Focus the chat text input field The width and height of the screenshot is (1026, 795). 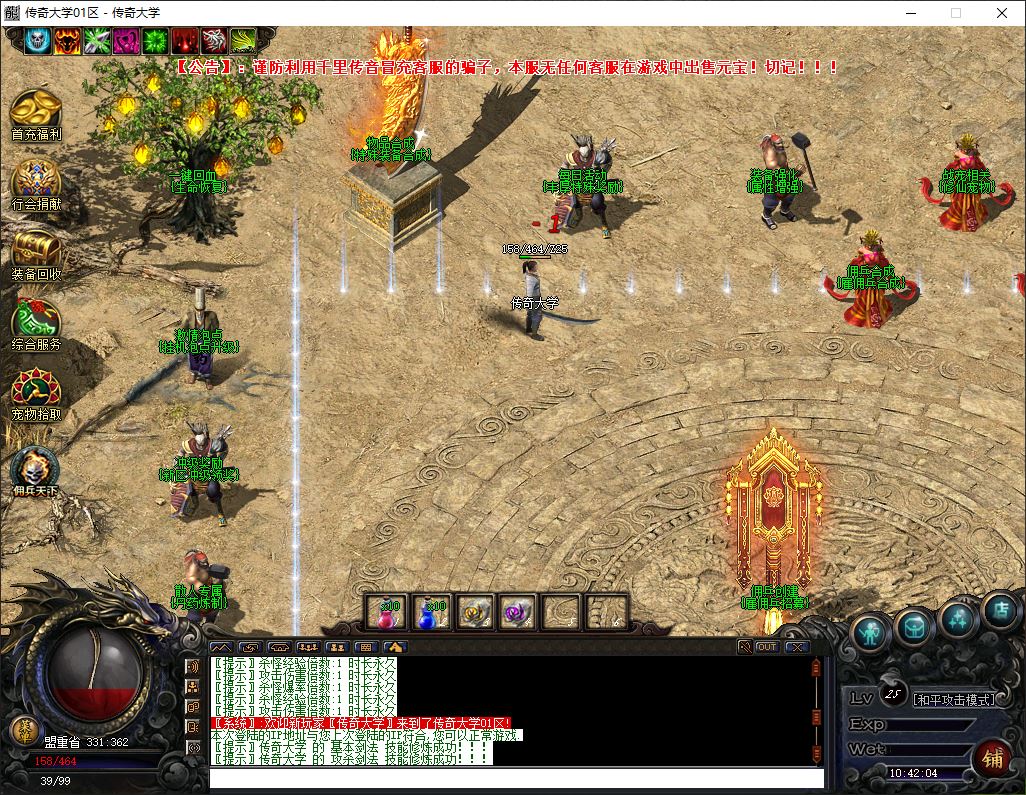click(515, 778)
